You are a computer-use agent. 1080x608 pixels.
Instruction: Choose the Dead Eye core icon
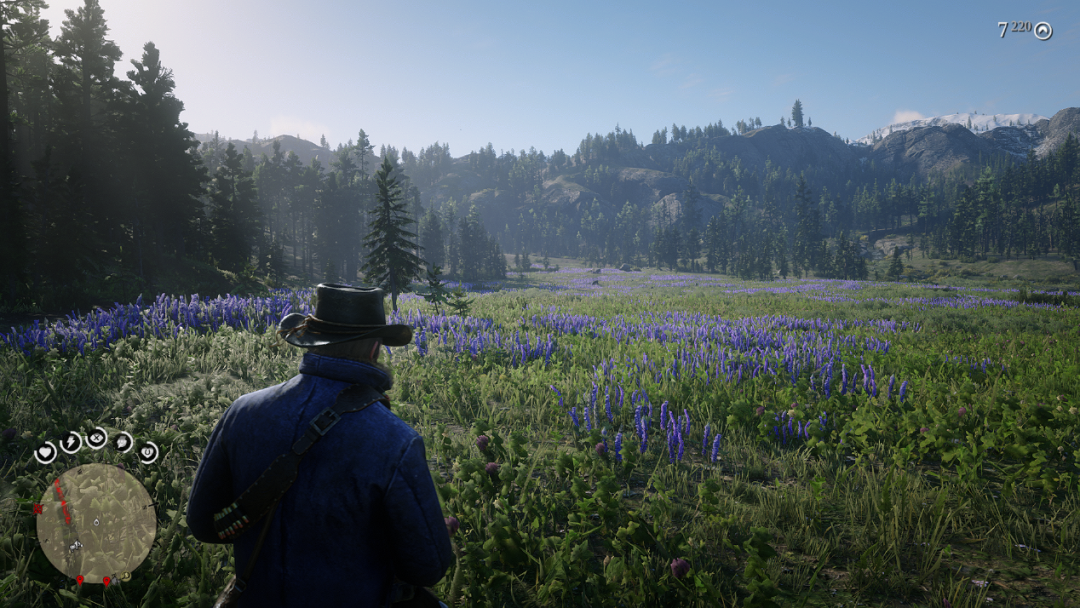(x=96, y=437)
